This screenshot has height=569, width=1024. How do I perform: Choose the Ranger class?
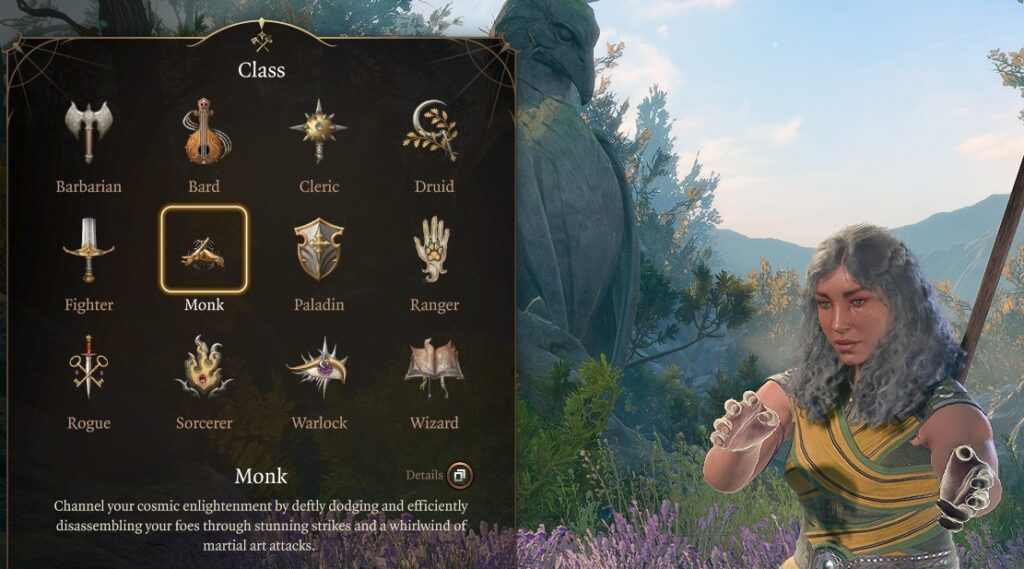click(x=433, y=250)
